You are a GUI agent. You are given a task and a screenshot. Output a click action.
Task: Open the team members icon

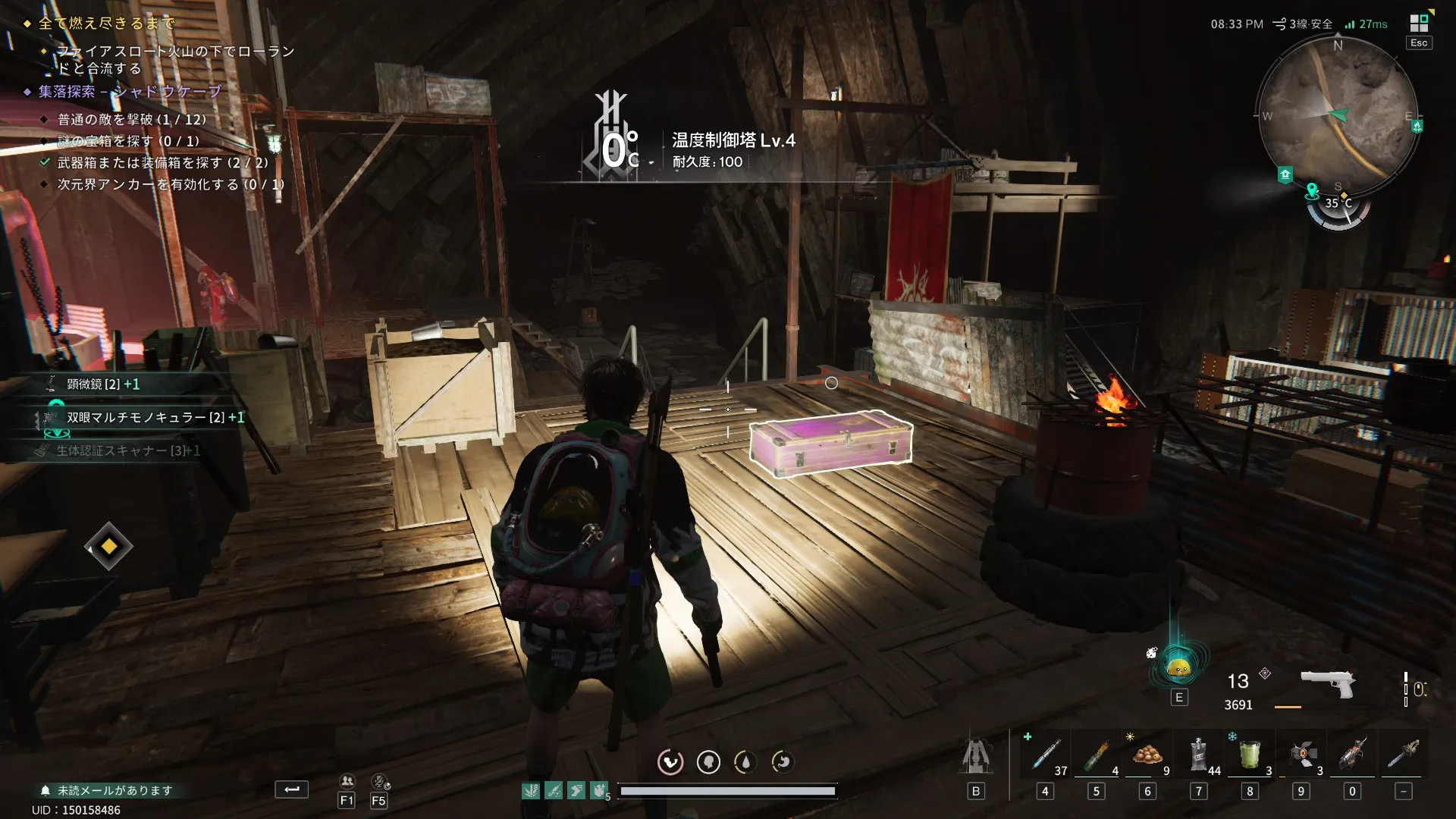pyautogui.click(x=347, y=781)
